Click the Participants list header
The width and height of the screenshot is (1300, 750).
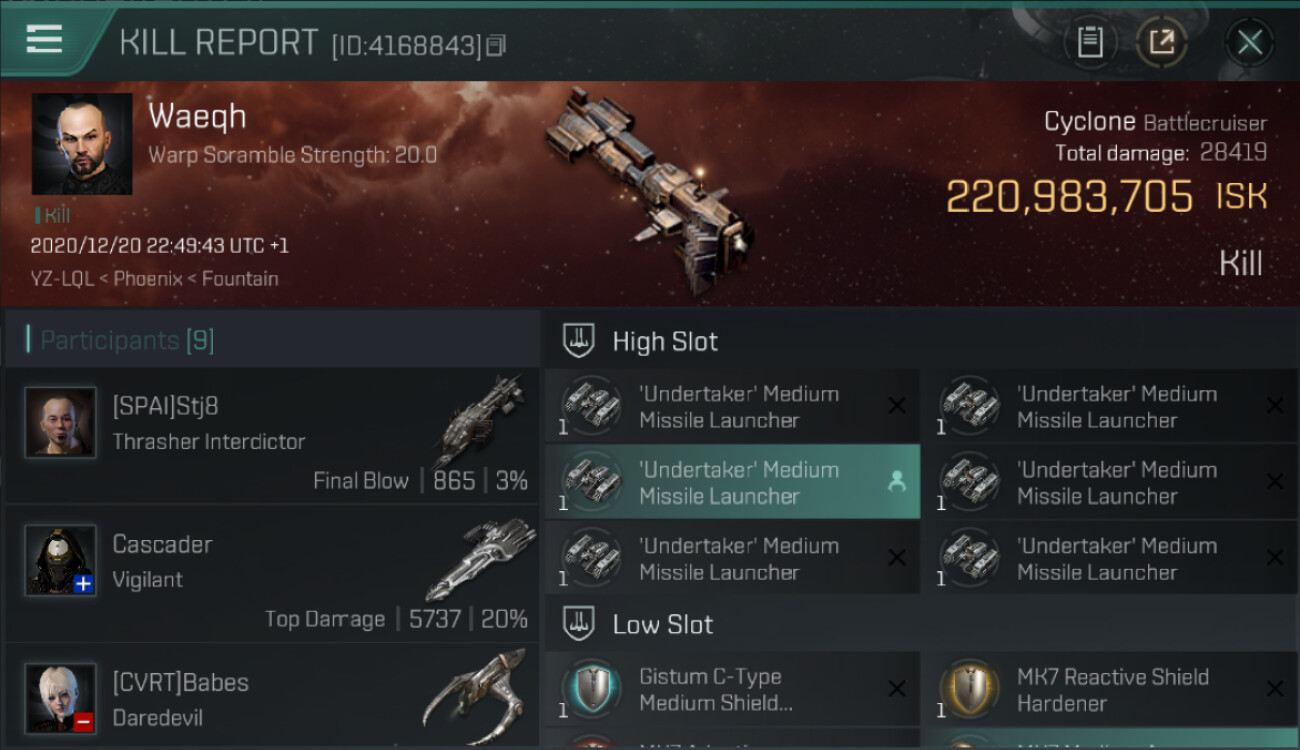pos(127,340)
